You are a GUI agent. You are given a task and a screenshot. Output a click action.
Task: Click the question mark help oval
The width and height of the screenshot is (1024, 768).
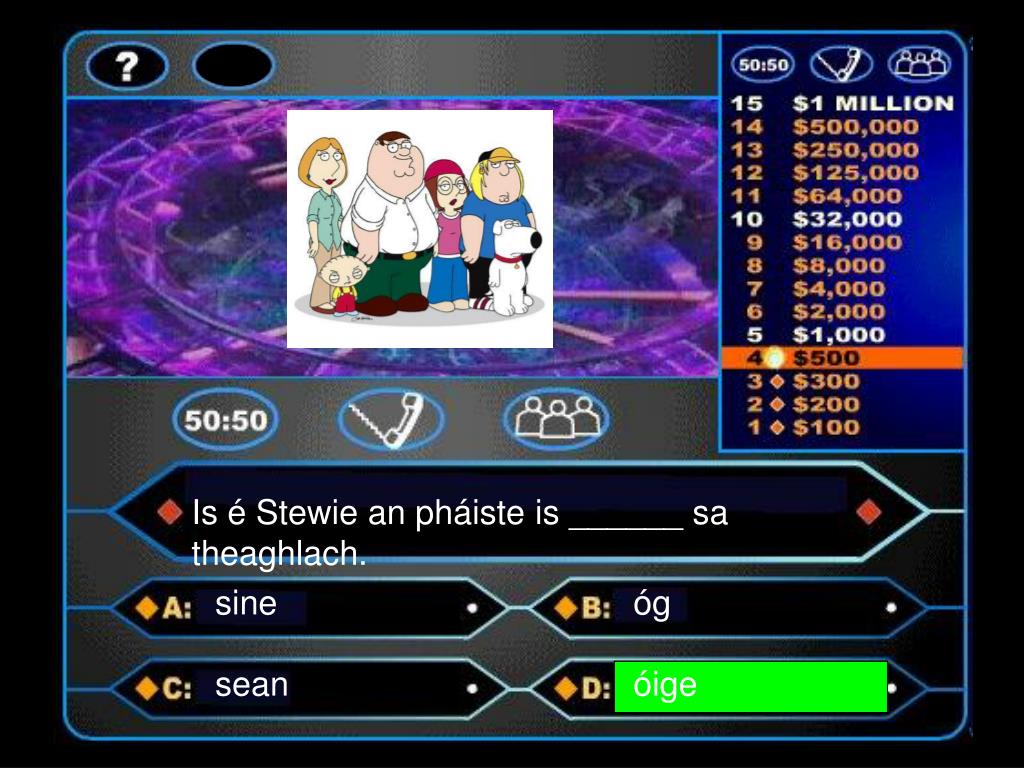pyautogui.click(x=126, y=67)
